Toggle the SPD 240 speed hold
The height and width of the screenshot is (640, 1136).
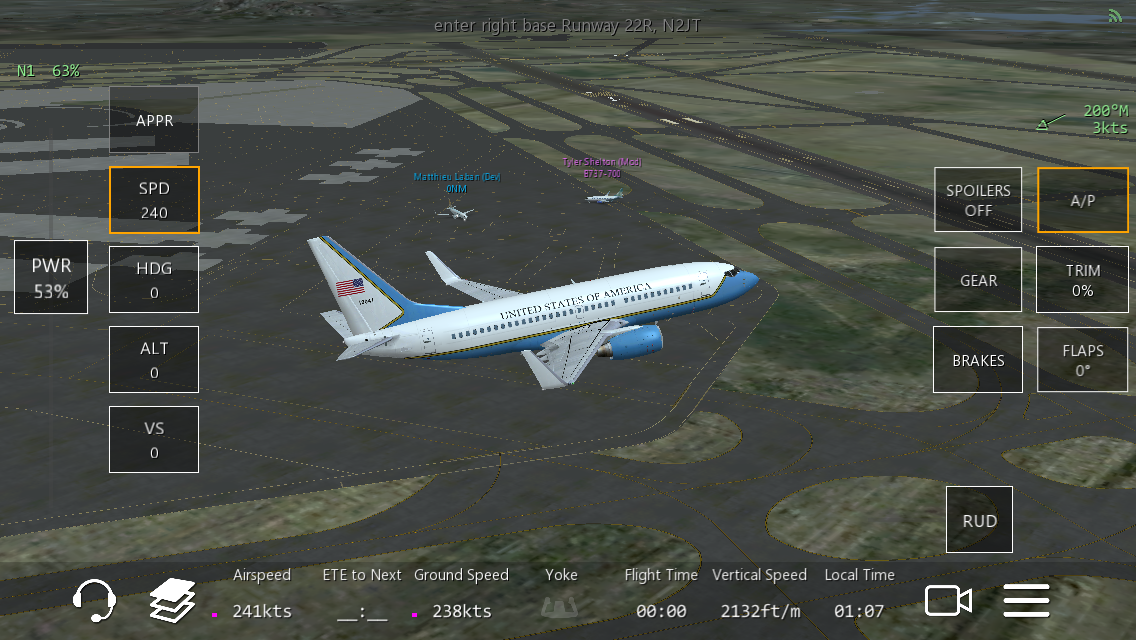click(154, 200)
